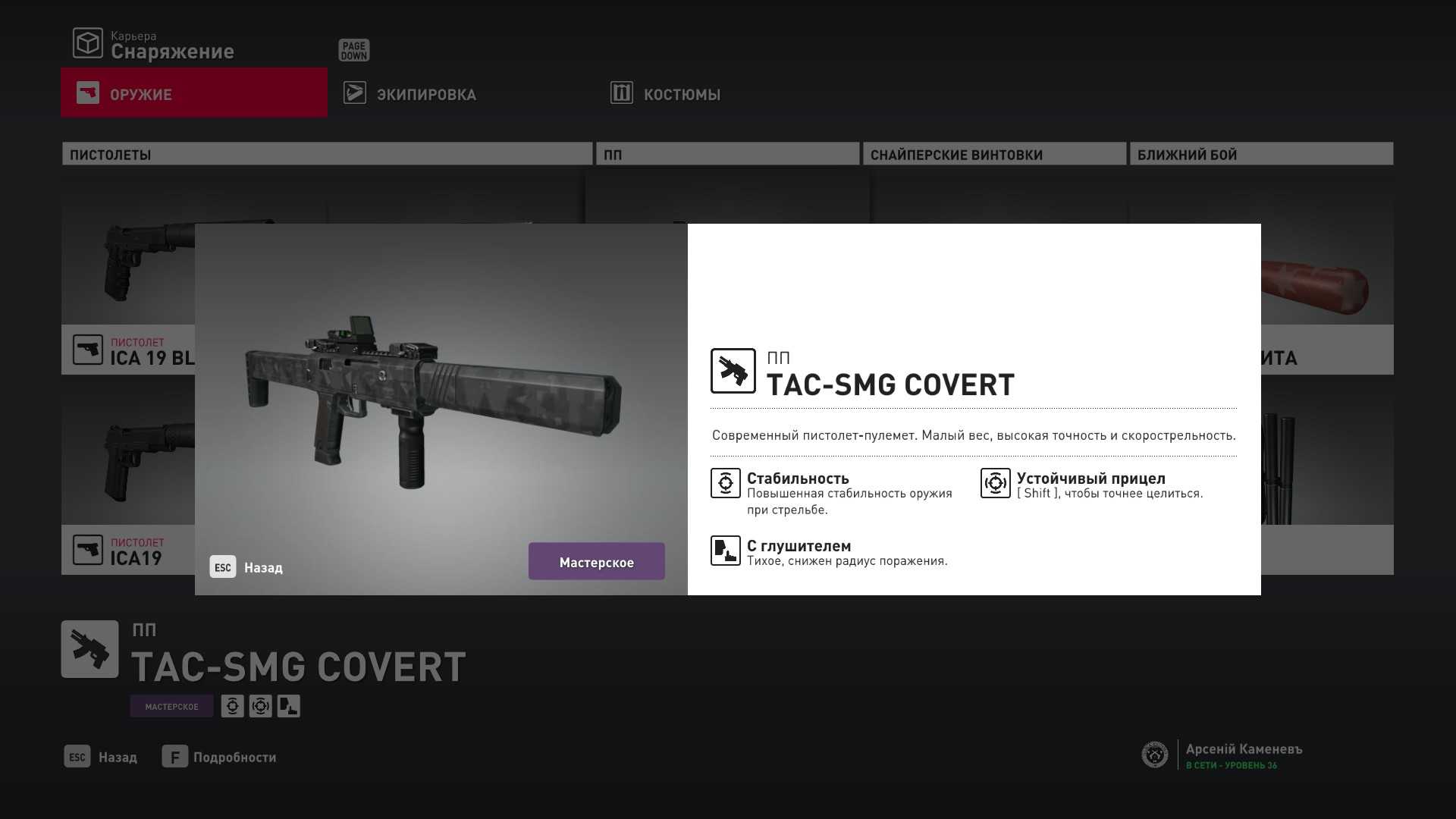1456x819 pixels.
Task: Click the С глушителем perk icon
Action: pos(726,551)
